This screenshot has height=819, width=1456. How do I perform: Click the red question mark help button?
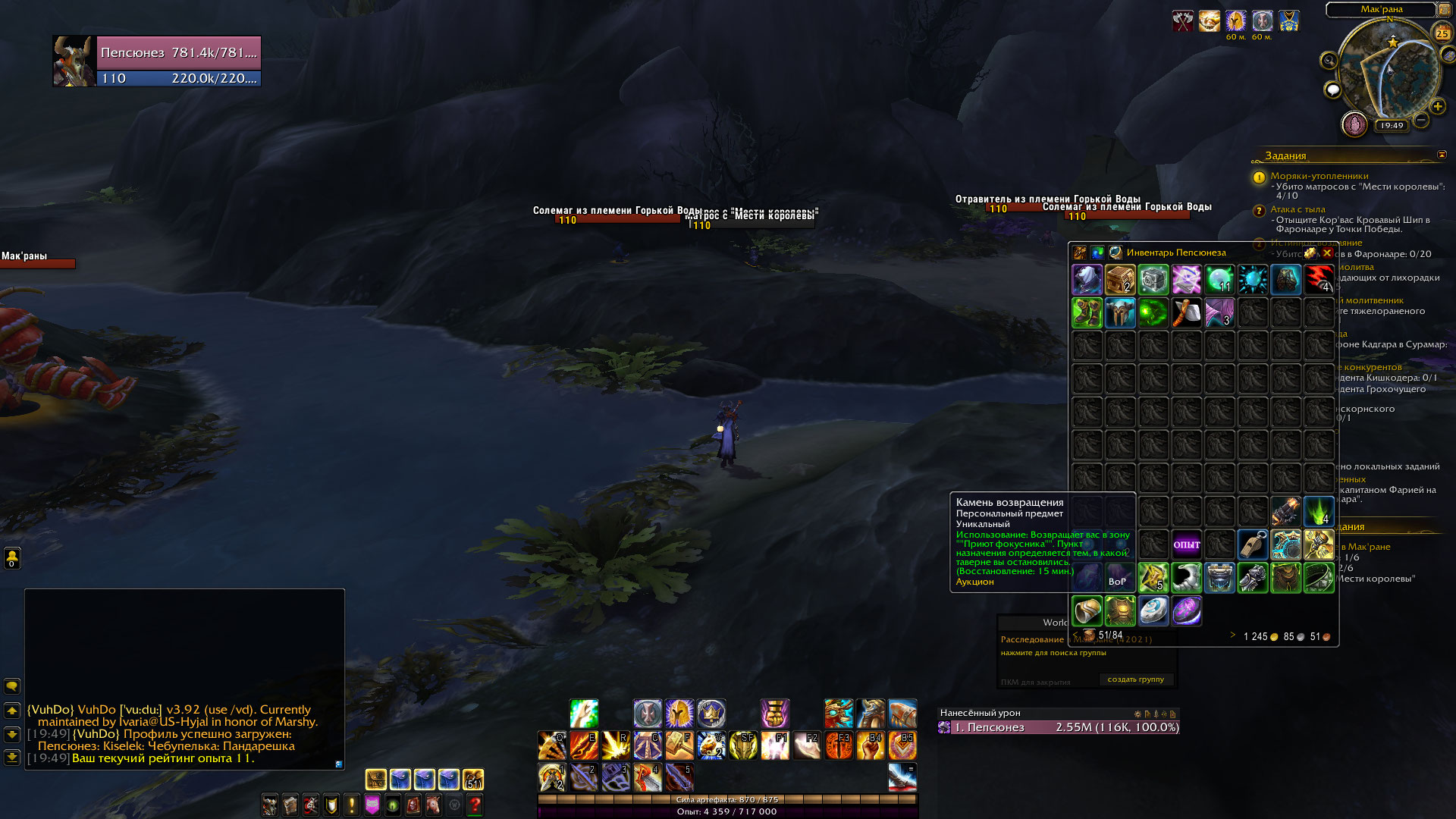coord(475,805)
